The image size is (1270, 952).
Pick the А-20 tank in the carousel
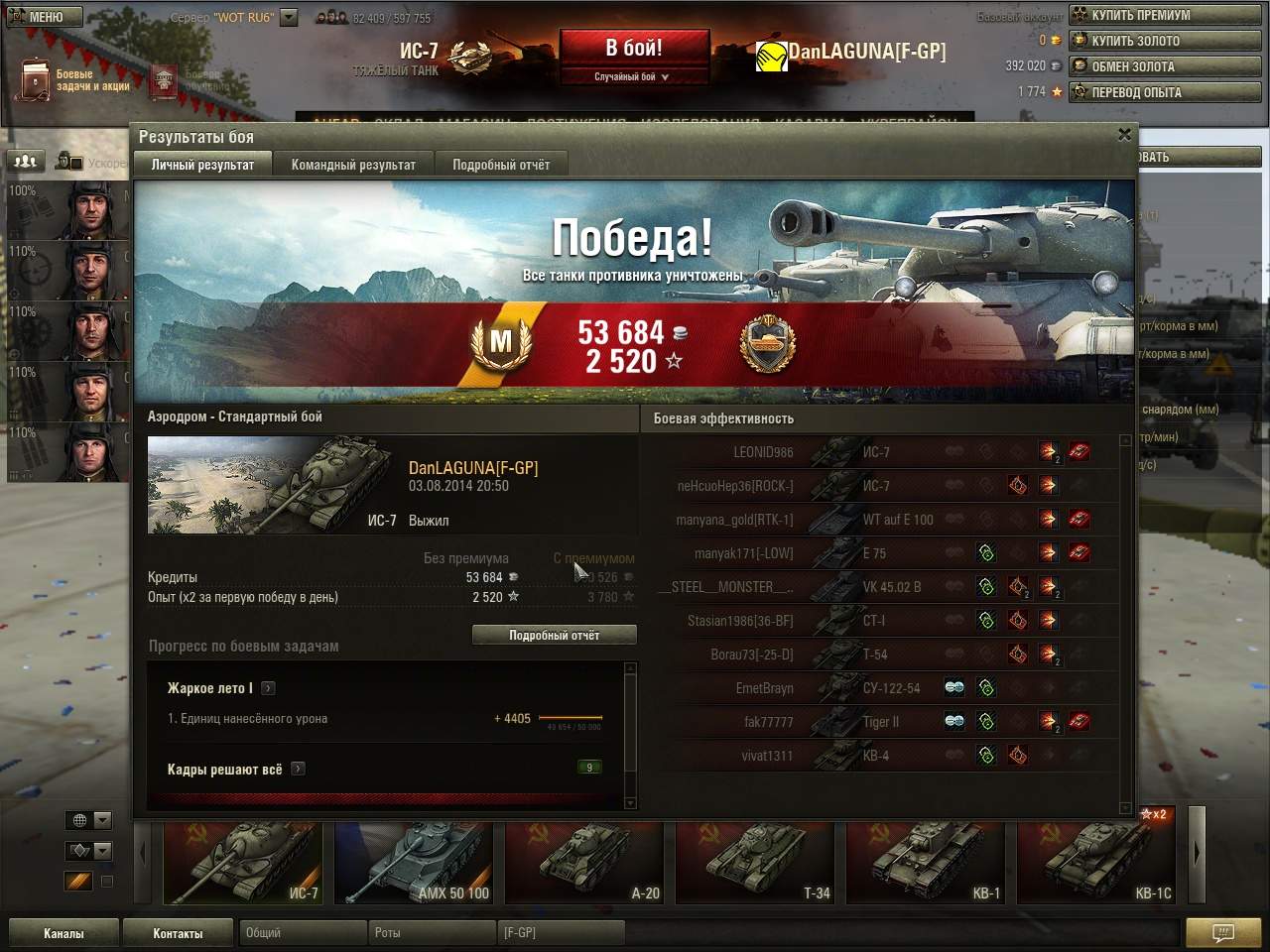pos(583,862)
